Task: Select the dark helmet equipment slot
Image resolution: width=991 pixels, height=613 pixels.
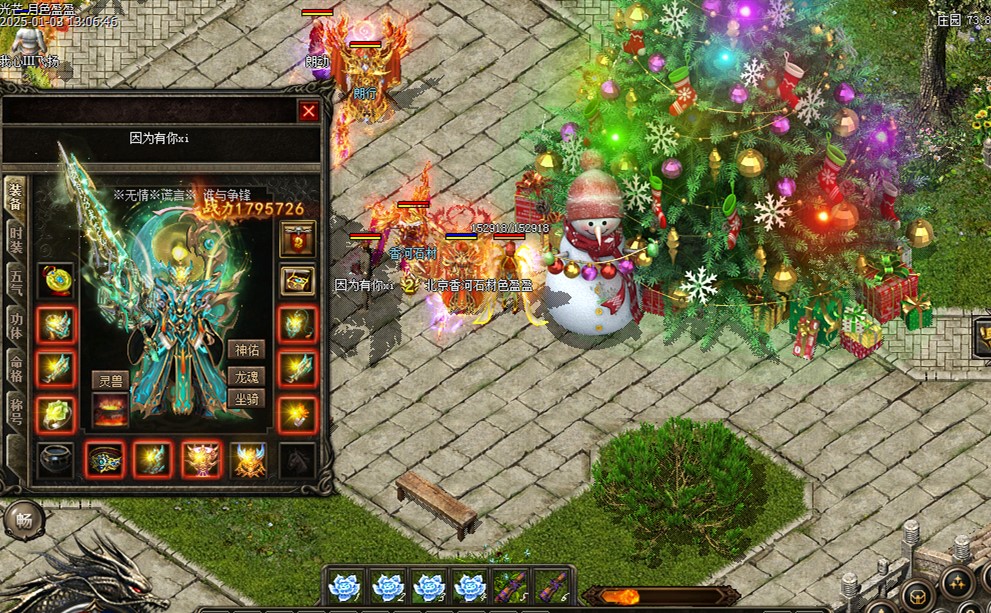Action: pyautogui.click(x=55, y=460)
